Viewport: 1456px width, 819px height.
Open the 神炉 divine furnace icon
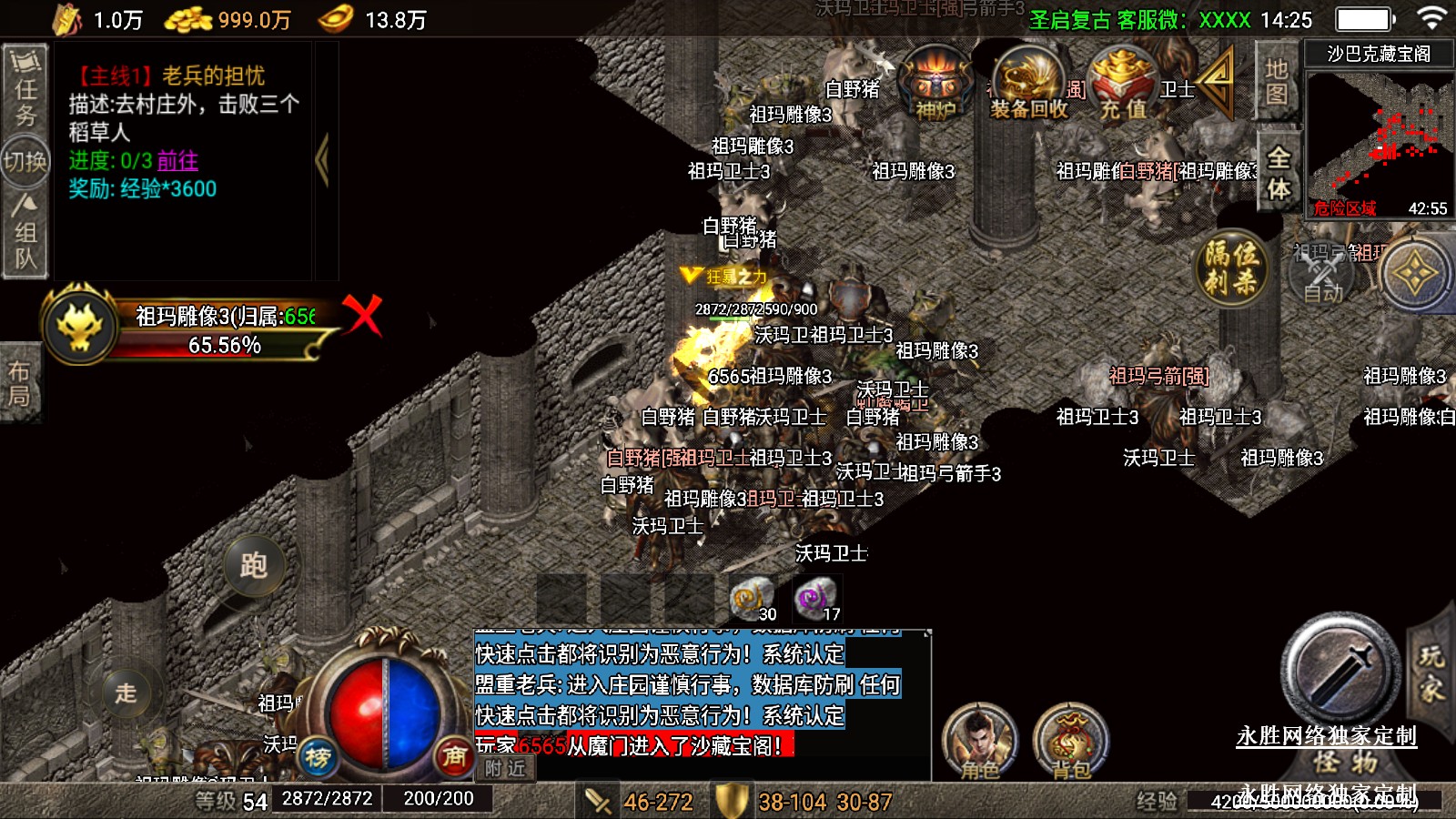935,85
